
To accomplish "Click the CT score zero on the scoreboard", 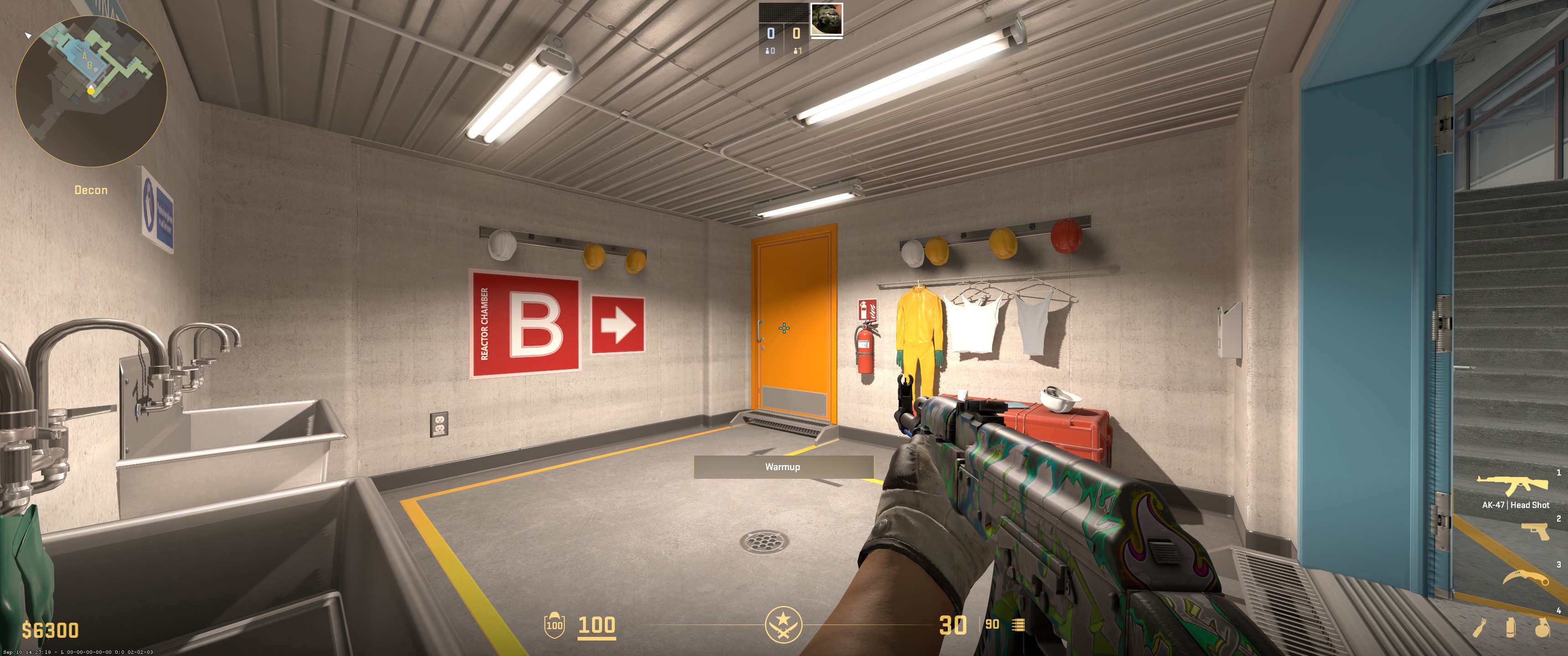I will (x=771, y=34).
